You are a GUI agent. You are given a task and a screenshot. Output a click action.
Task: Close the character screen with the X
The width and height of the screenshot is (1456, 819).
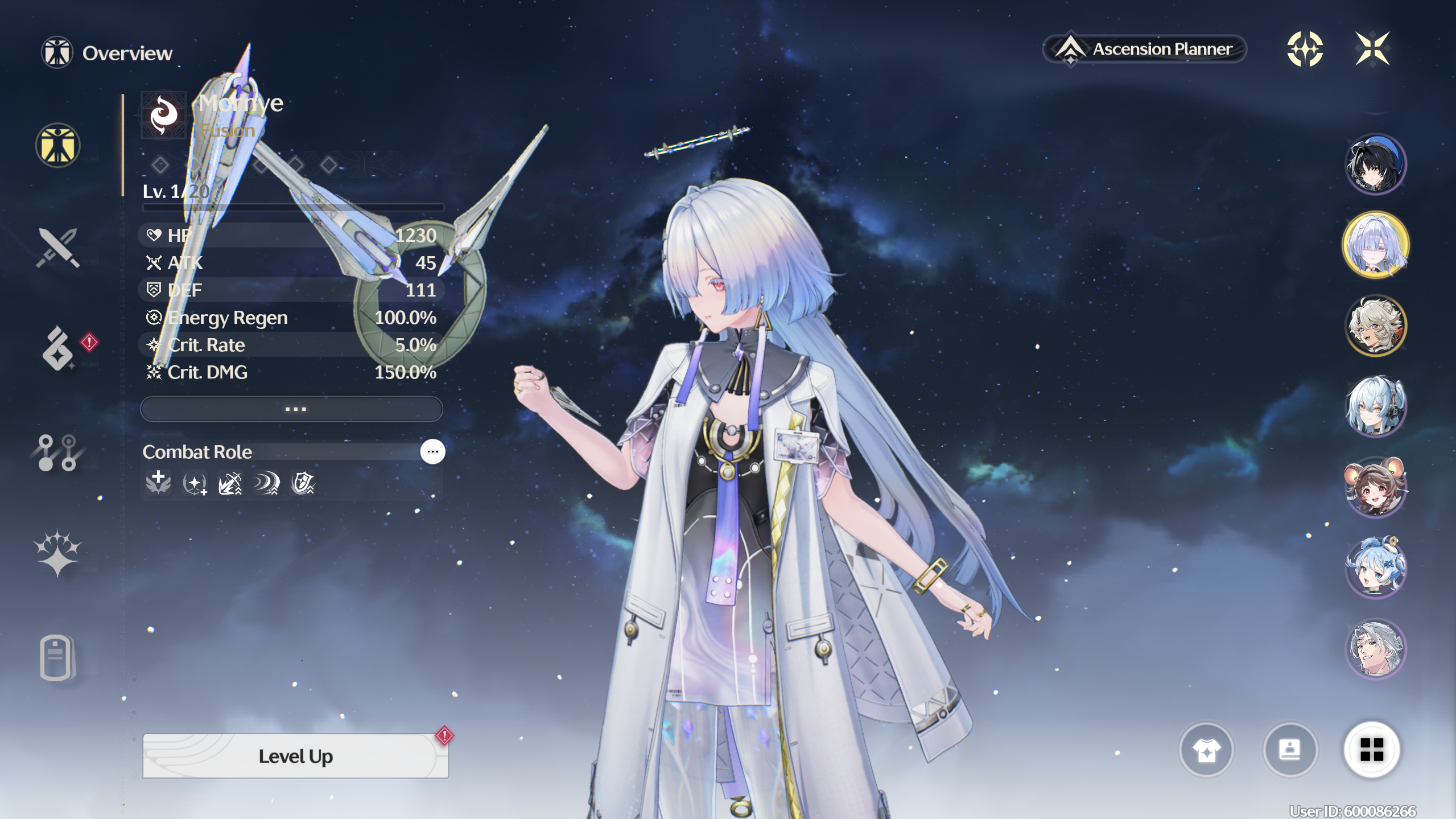click(x=1372, y=49)
